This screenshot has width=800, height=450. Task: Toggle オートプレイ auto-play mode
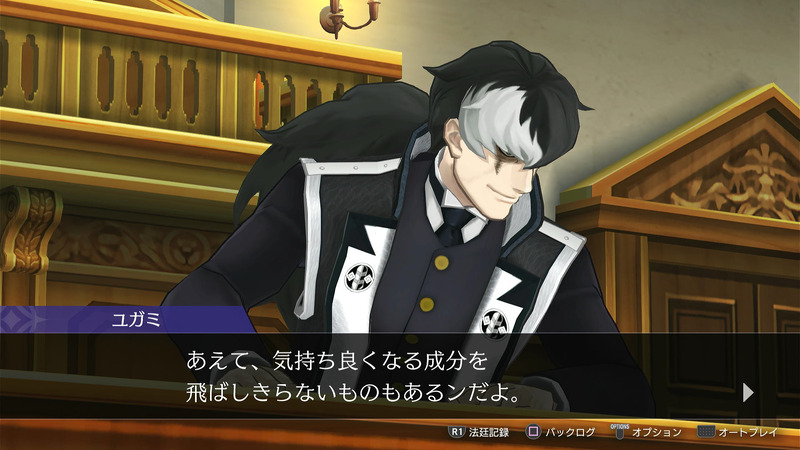coord(741,432)
